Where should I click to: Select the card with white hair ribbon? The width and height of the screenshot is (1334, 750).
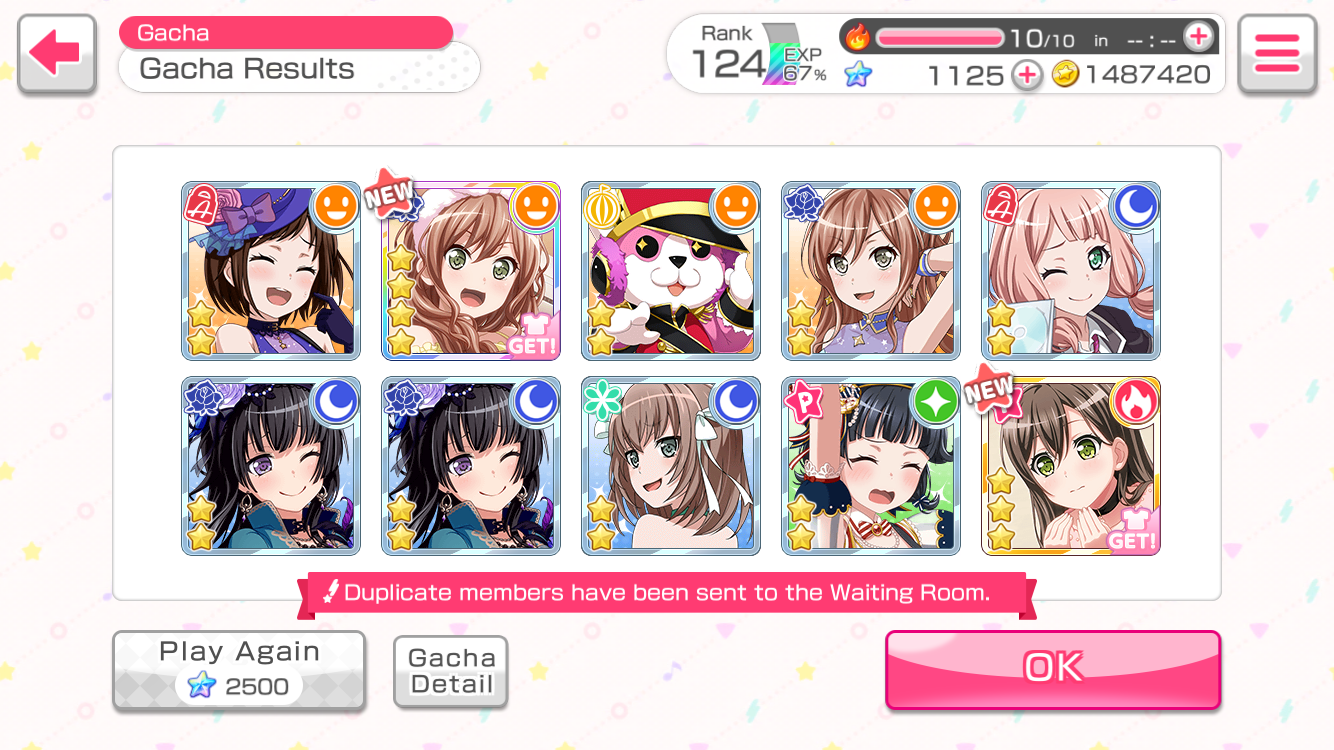[671, 466]
